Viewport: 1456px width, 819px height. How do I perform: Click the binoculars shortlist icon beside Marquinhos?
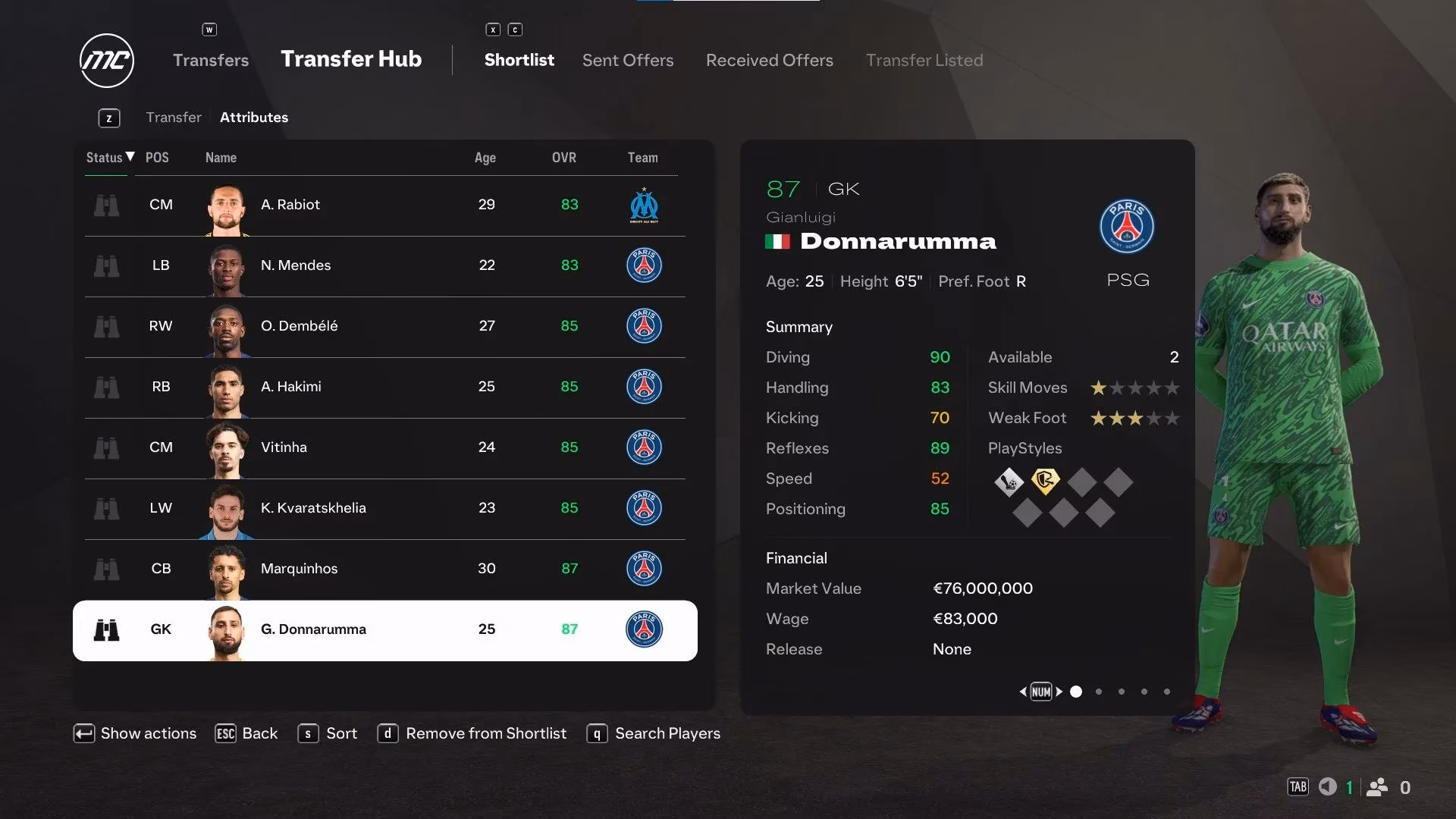coord(107,569)
